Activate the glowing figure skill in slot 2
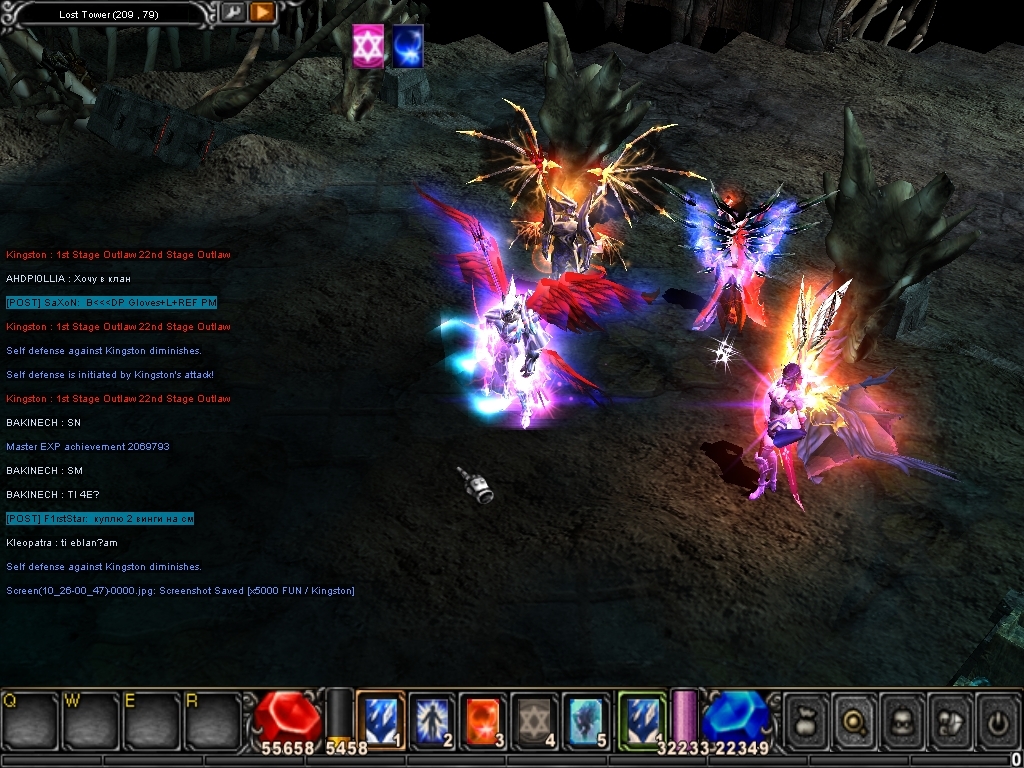Screen dimensions: 1024x768 click(432, 719)
